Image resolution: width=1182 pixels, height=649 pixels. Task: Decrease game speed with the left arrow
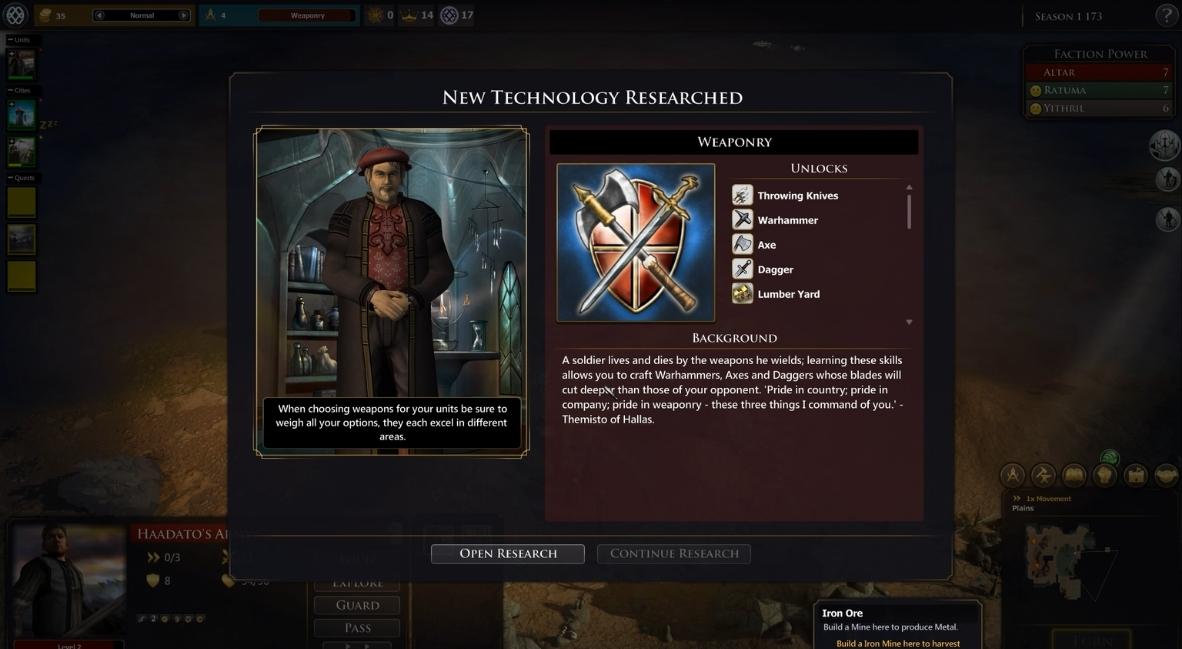[x=99, y=16]
